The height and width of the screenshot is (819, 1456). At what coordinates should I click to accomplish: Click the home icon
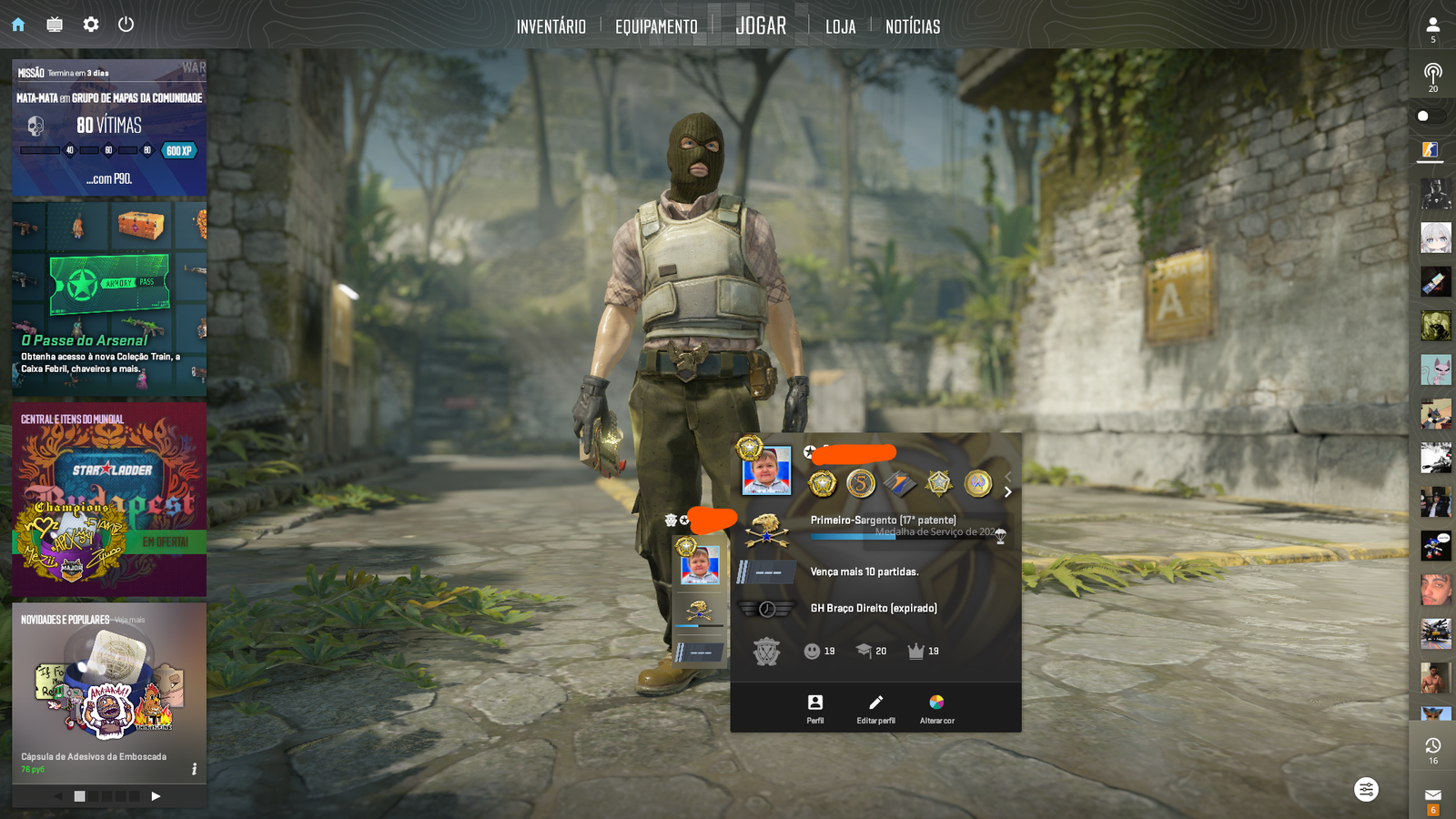pos(18,25)
